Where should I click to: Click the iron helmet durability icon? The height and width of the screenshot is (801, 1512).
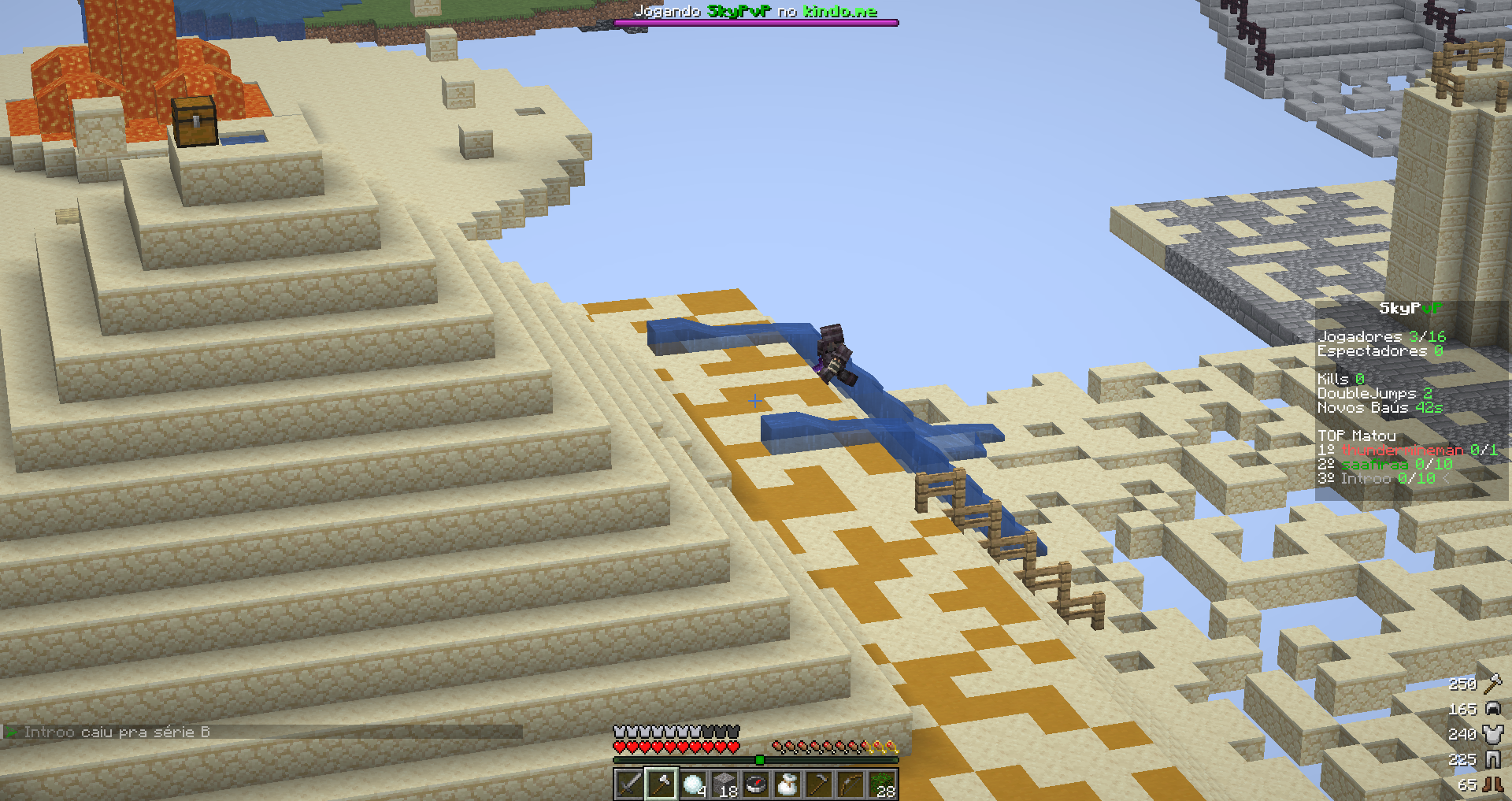point(1492,709)
